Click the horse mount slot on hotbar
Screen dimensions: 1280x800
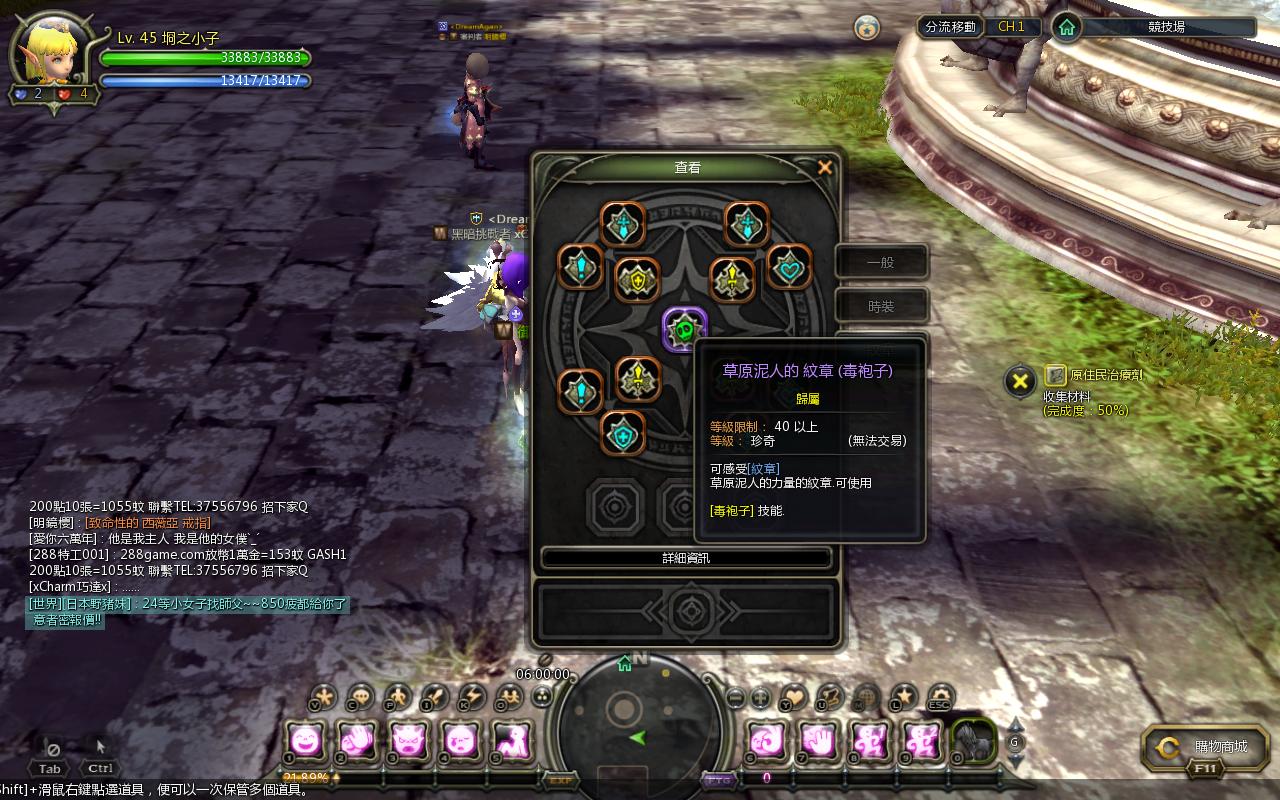point(973,741)
